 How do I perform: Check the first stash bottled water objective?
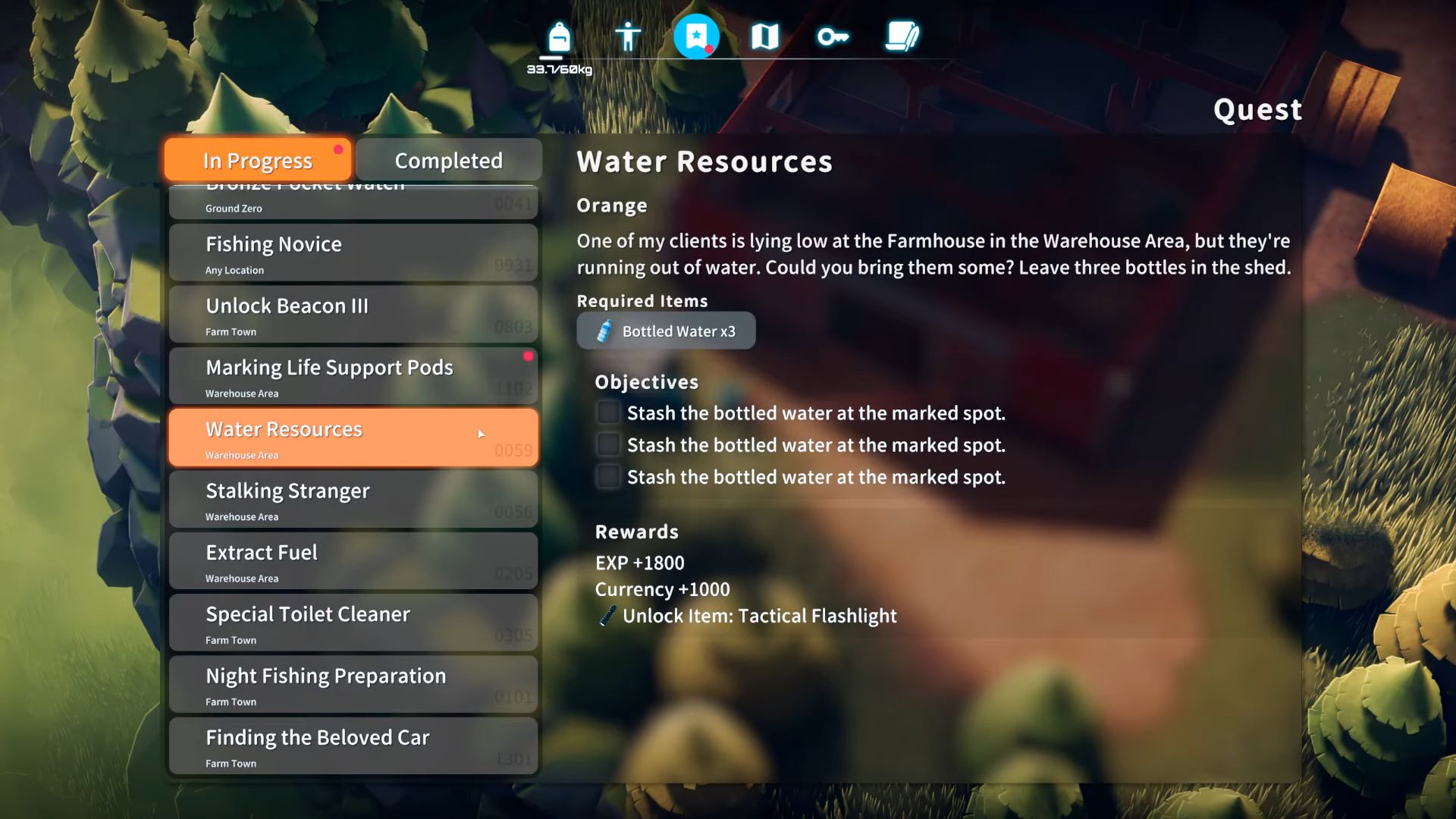pyautogui.click(x=607, y=413)
